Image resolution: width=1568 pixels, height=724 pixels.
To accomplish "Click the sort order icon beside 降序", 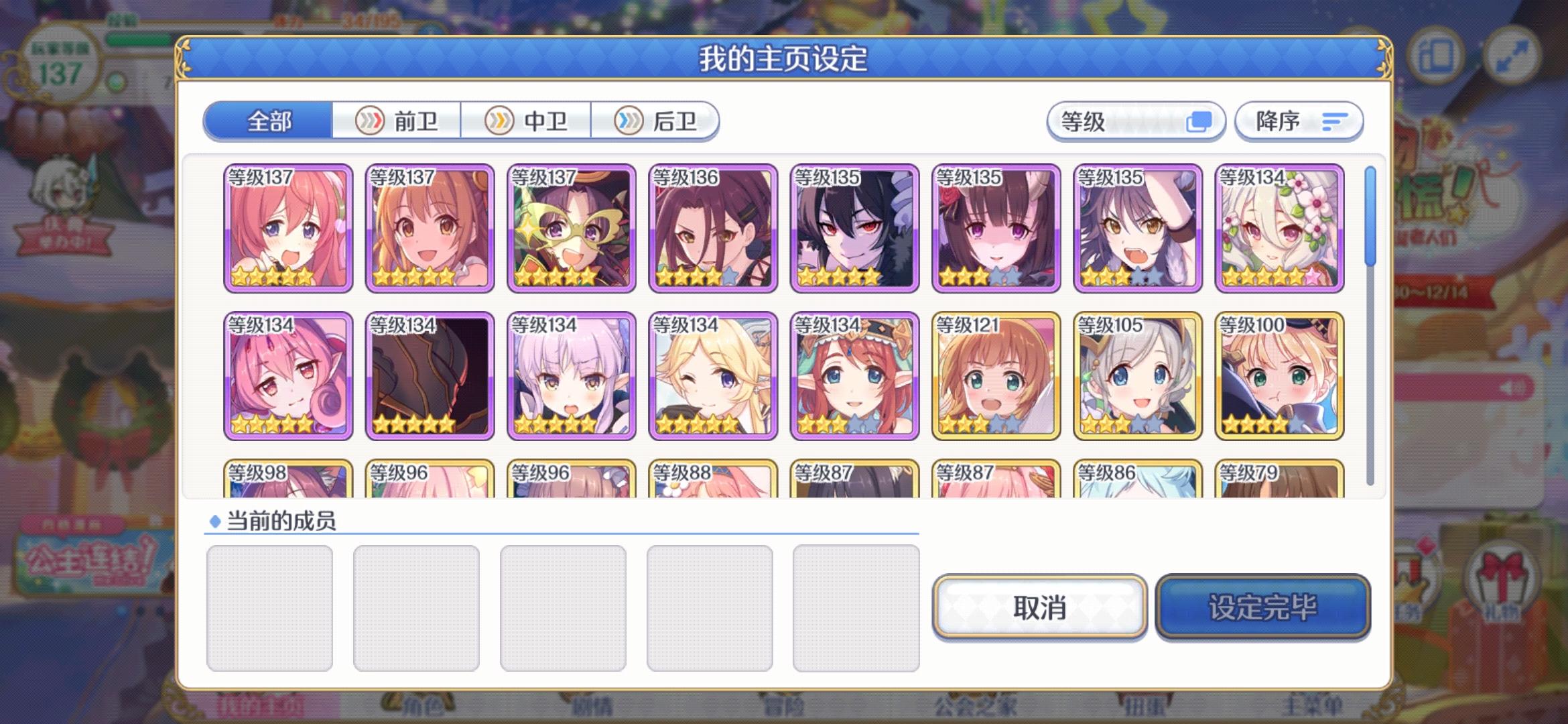I will [1335, 121].
